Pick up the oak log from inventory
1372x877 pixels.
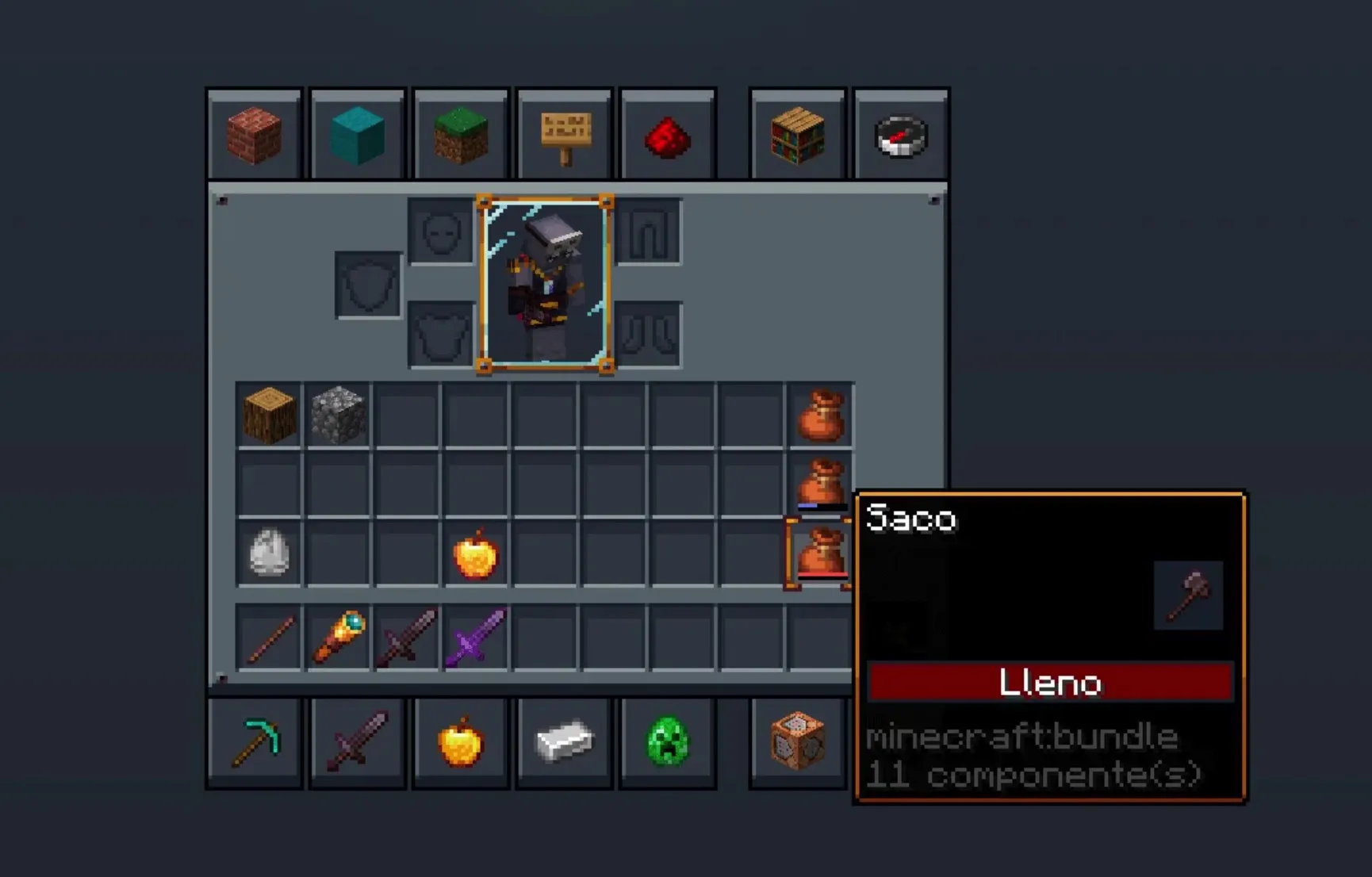(x=269, y=415)
